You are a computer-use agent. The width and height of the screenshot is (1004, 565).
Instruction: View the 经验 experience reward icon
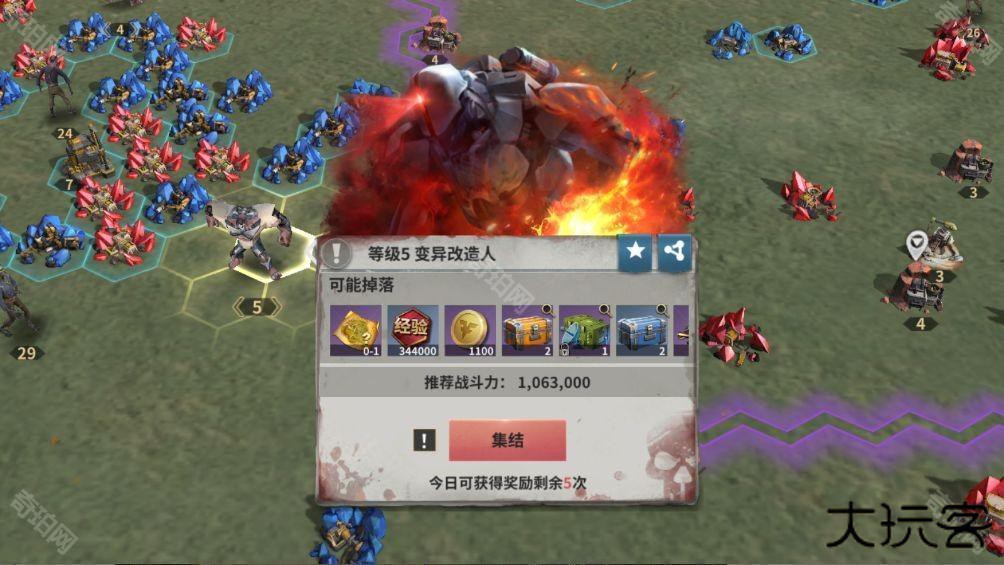coord(413,330)
